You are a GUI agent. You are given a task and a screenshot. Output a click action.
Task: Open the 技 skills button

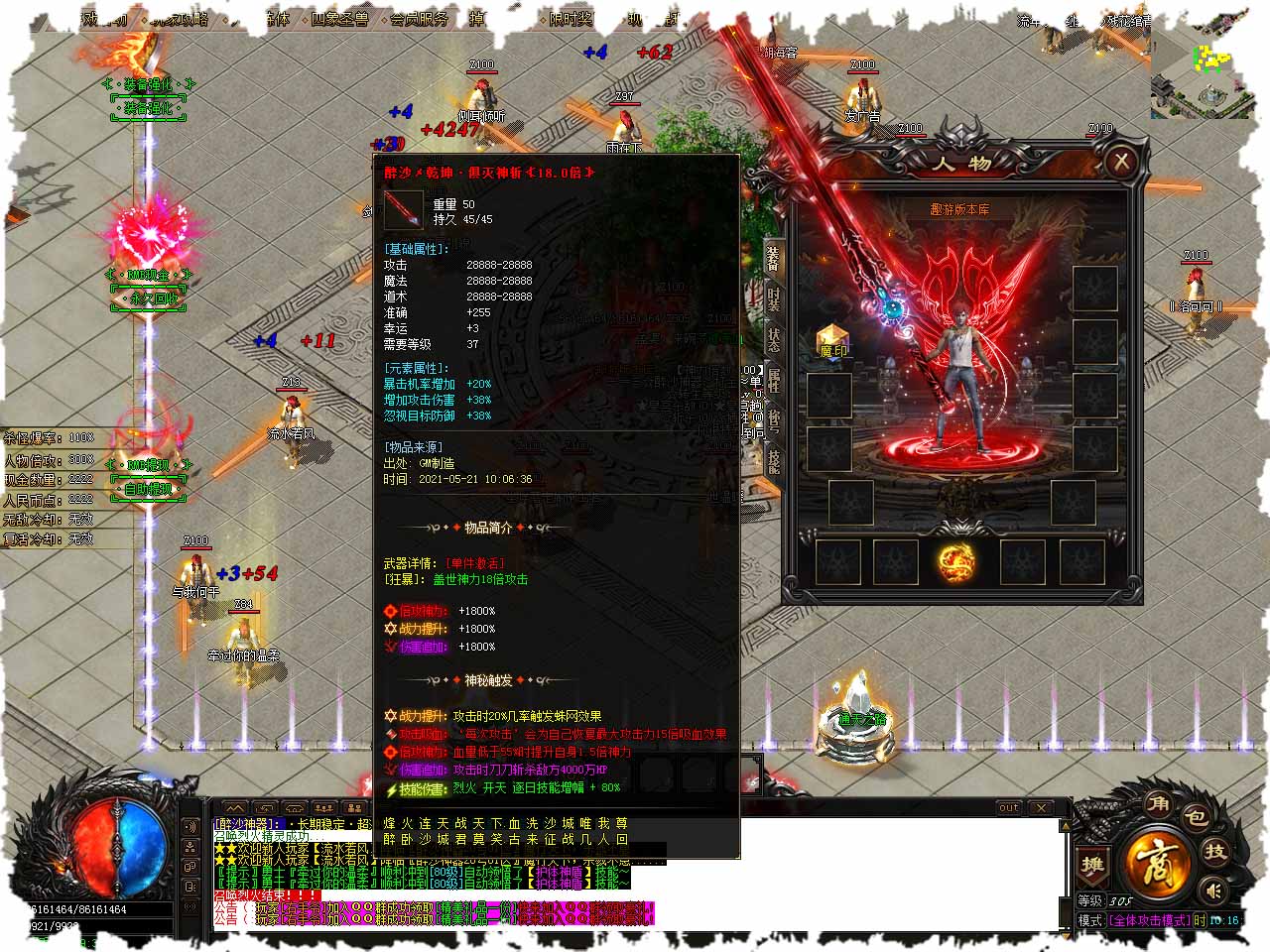coord(1215,852)
